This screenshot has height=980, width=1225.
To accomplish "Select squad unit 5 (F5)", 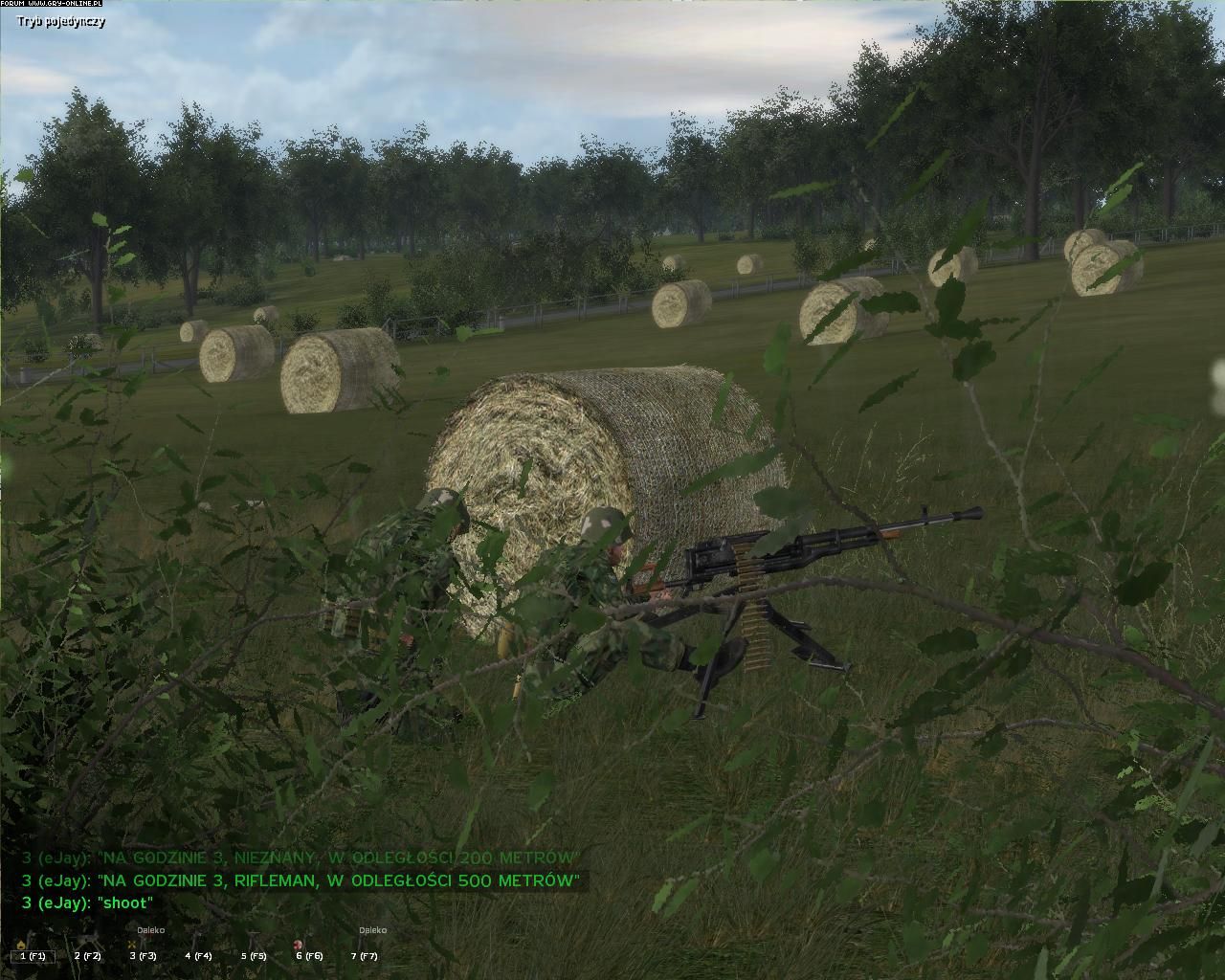I will 254,955.
